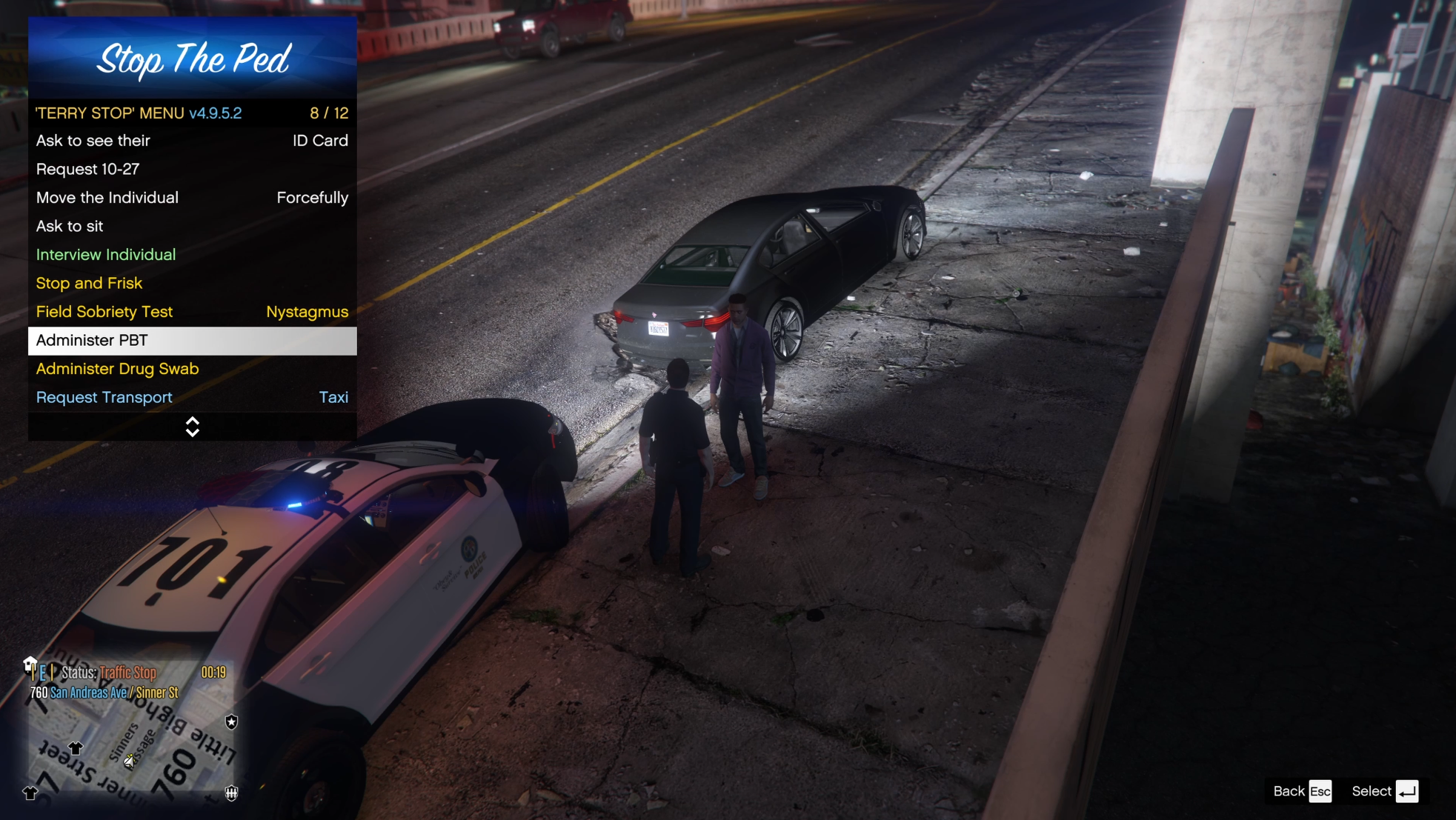The height and width of the screenshot is (820, 1456).
Task: Select Move the Individual Forcefully
Action: [192, 198]
